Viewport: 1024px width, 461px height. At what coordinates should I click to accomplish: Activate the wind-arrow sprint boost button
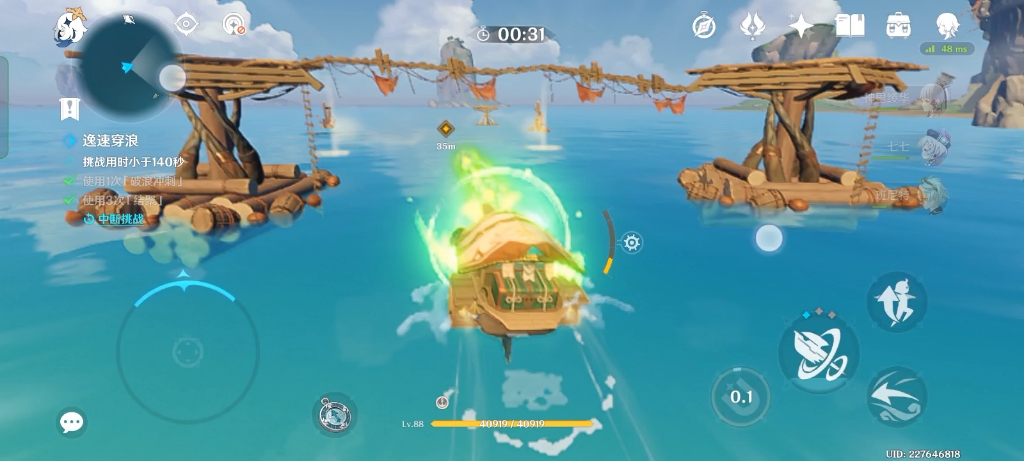pos(896,396)
